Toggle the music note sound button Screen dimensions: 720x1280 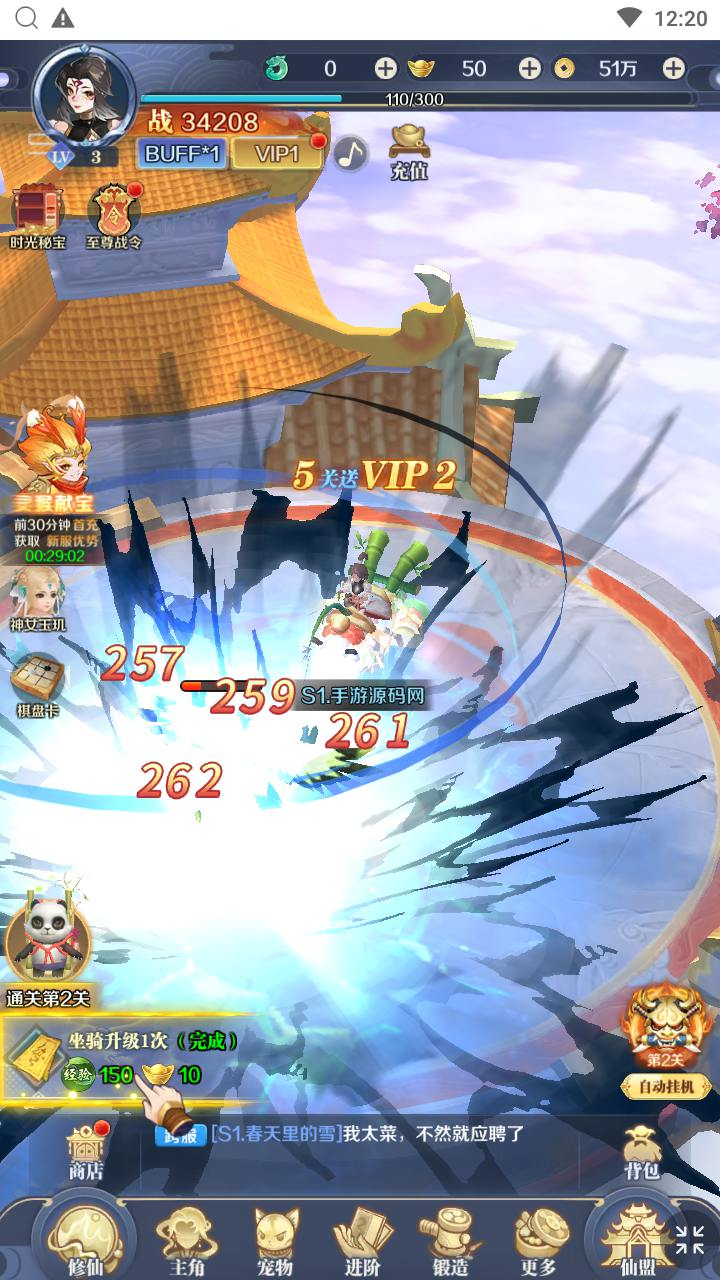pos(350,153)
